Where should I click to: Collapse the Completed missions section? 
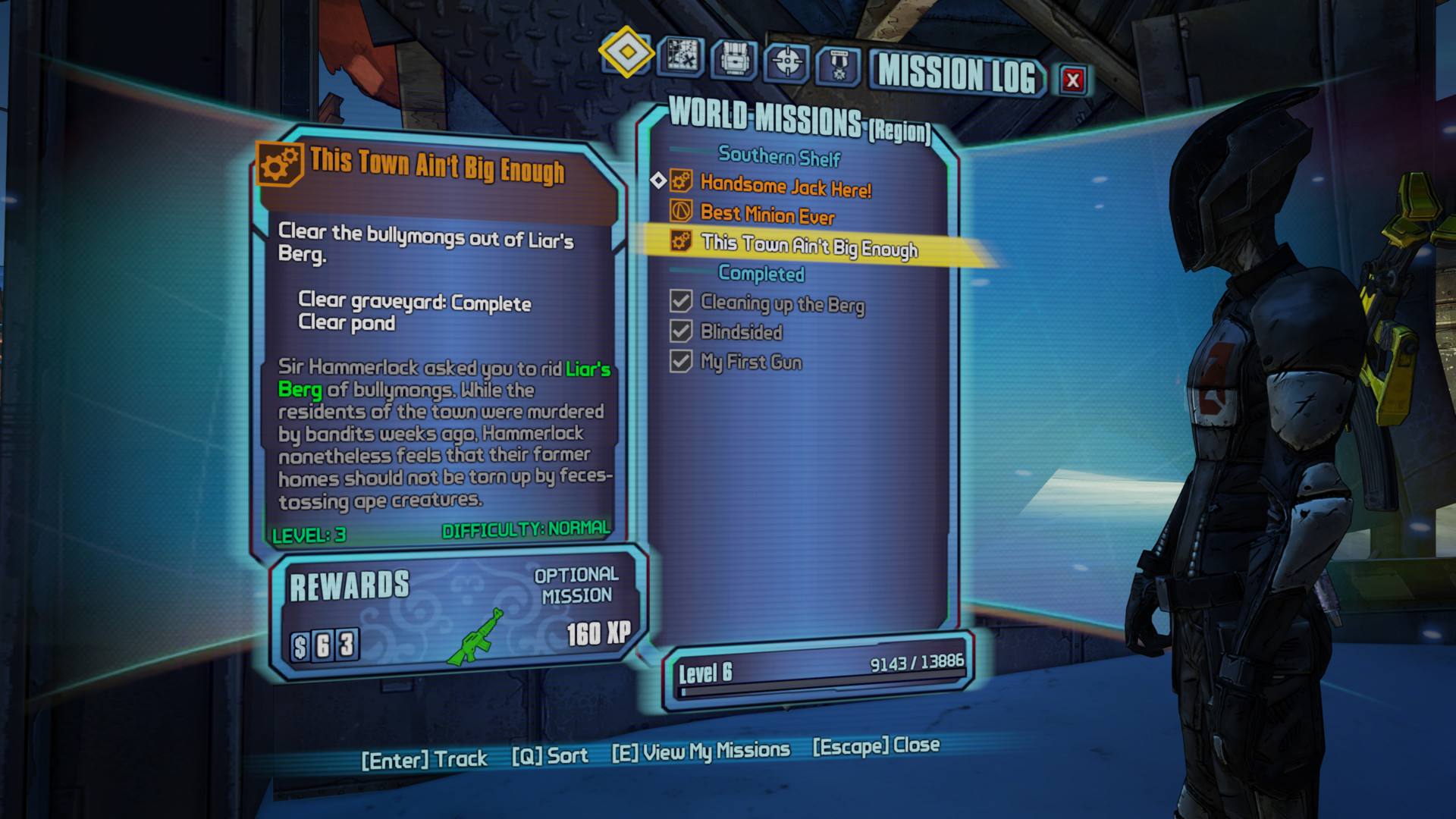761,275
